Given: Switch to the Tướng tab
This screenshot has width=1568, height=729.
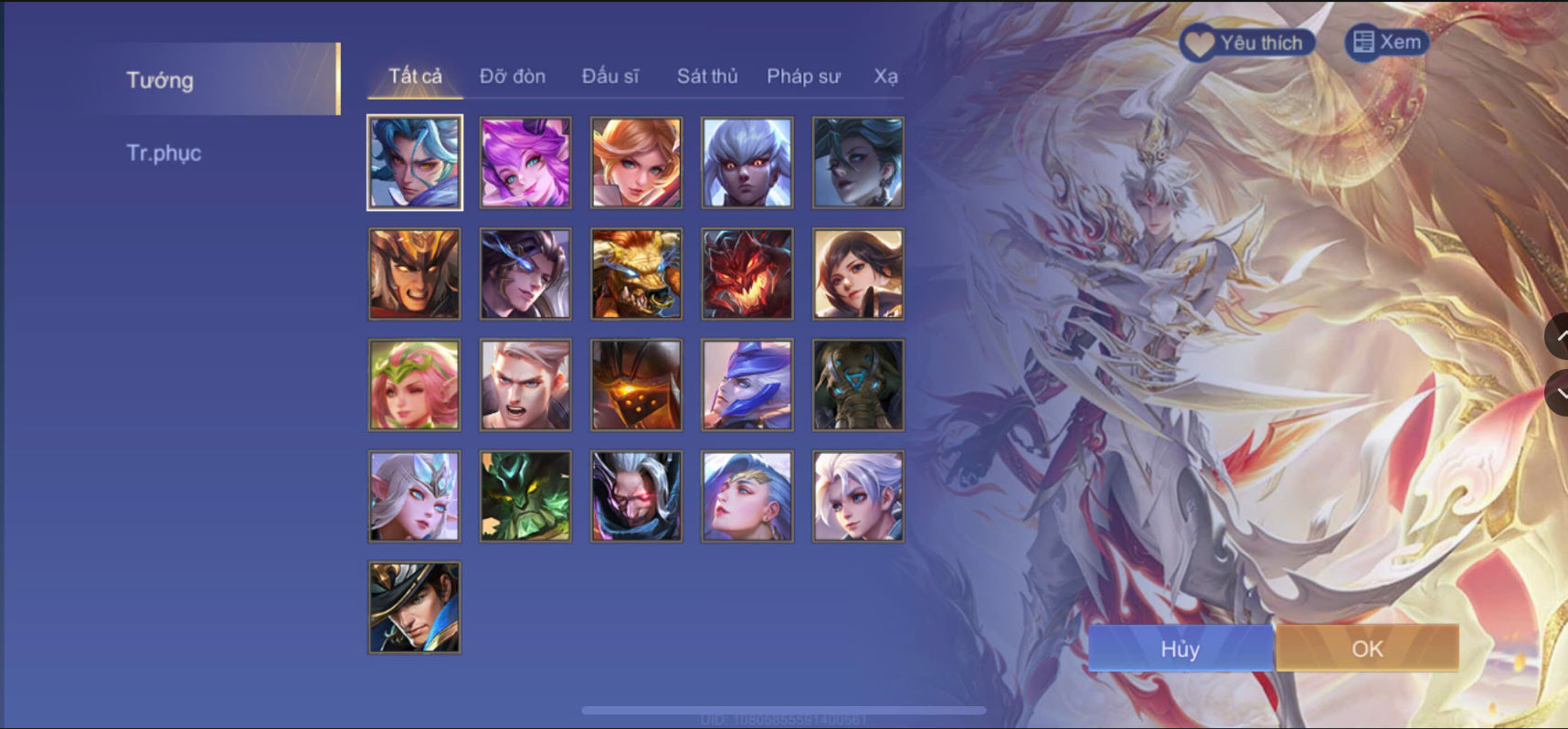Looking at the screenshot, I should pos(160,80).
